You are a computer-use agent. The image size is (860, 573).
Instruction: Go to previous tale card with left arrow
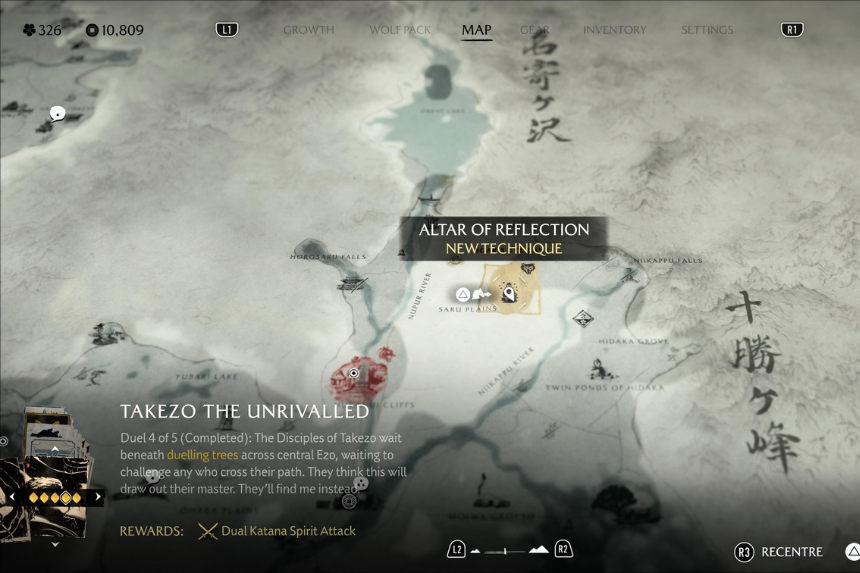point(13,497)
